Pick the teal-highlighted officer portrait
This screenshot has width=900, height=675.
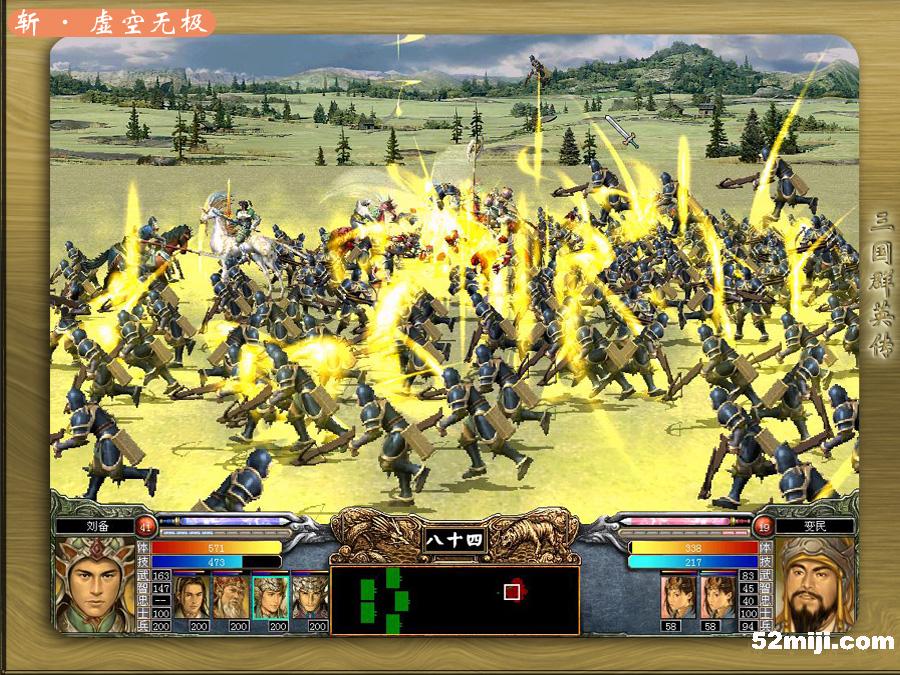tap(269, 596)
